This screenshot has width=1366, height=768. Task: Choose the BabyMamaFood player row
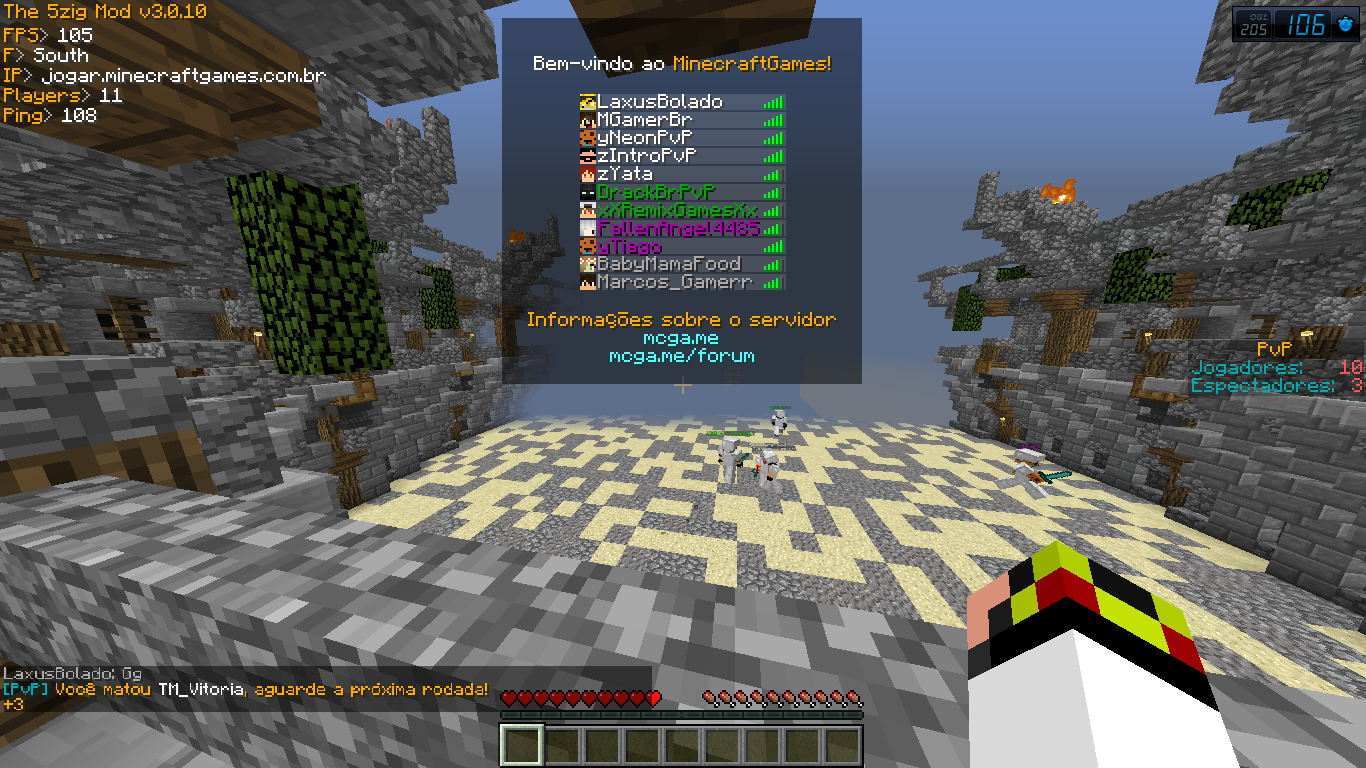click(669, 264)
